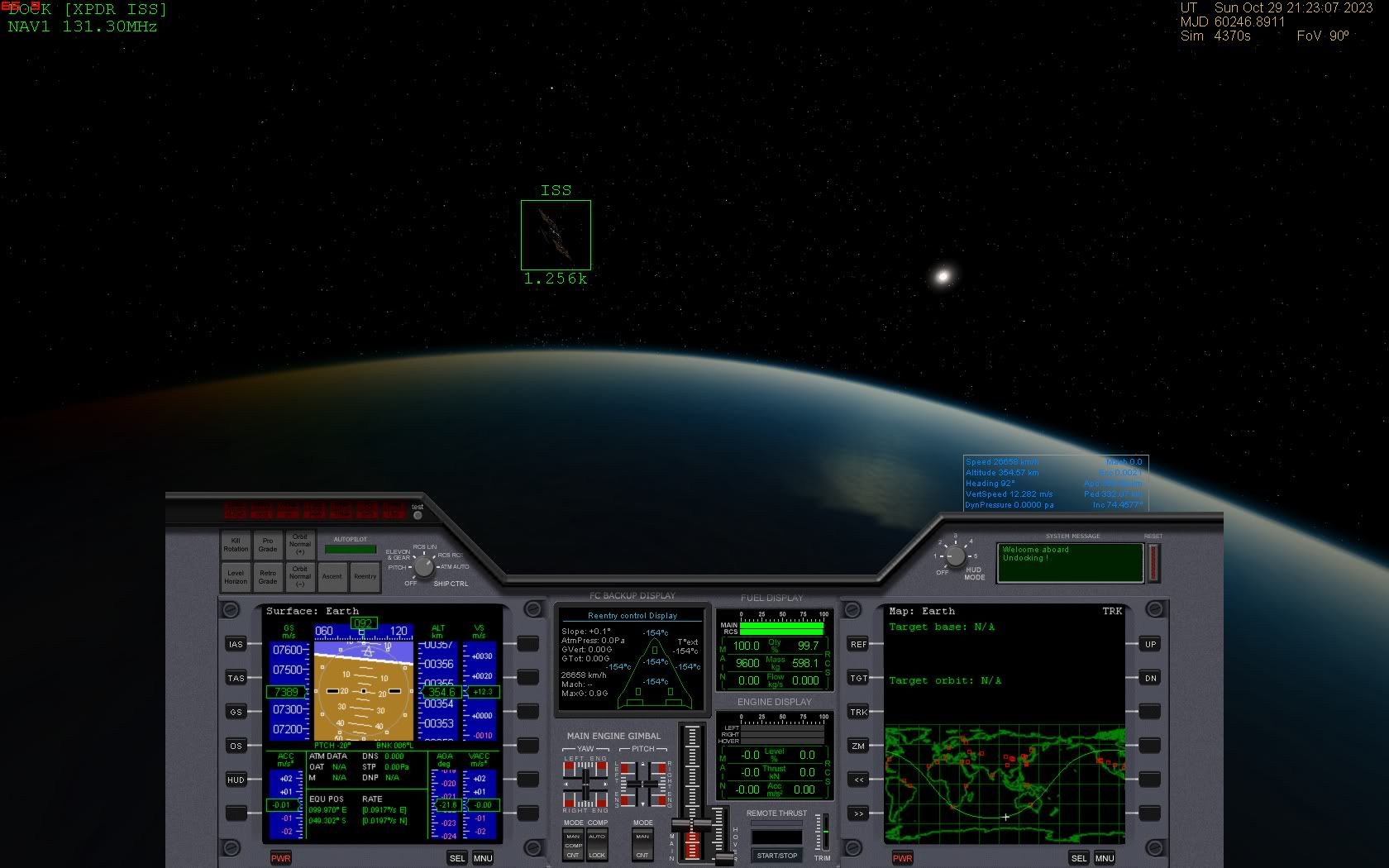The height and width of the screenshot is (868, 1389).
Task: Start the Reentry autopilot program
Action: [365, 576]
